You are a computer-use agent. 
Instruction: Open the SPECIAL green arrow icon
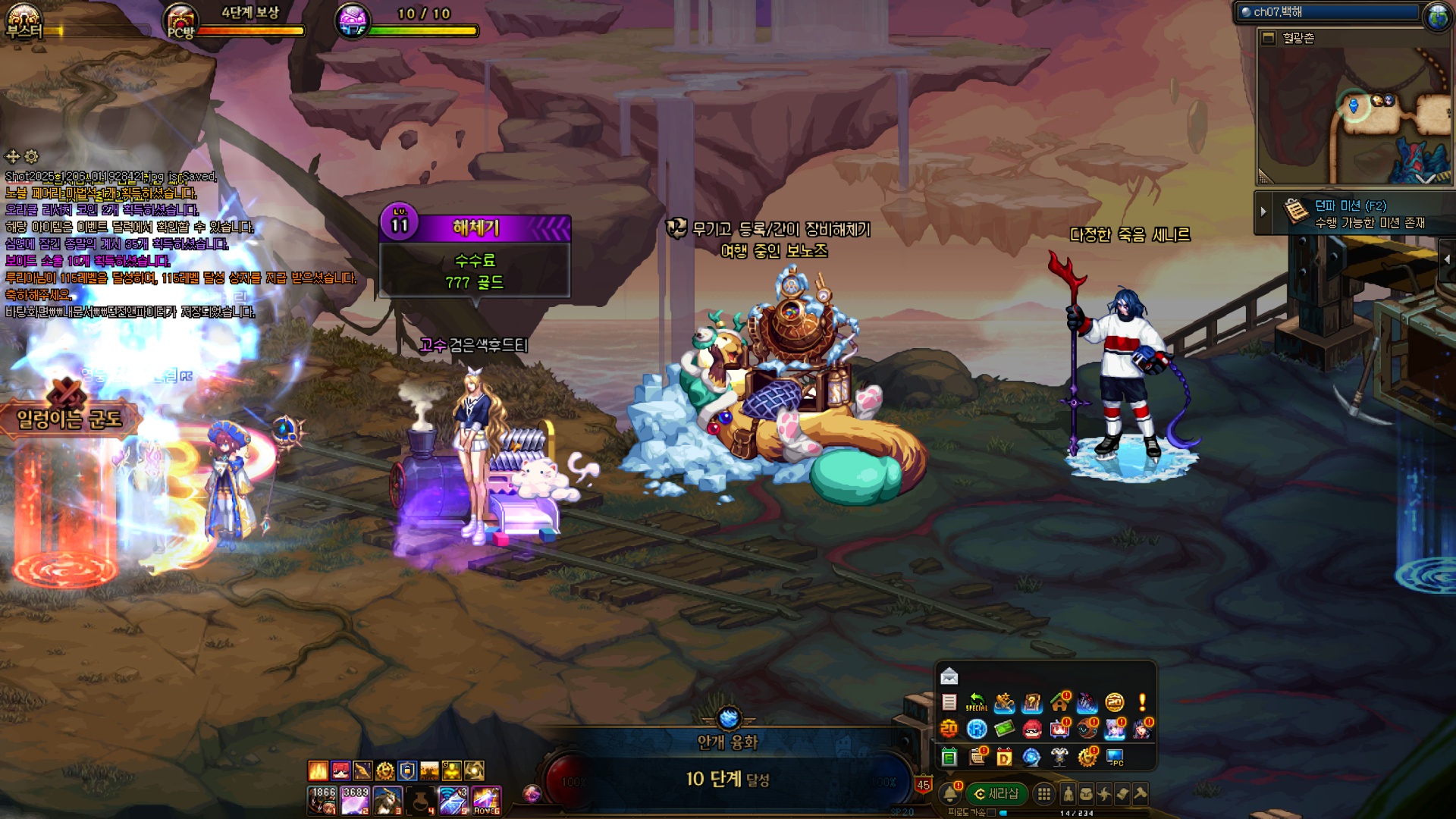coord(976,703)
